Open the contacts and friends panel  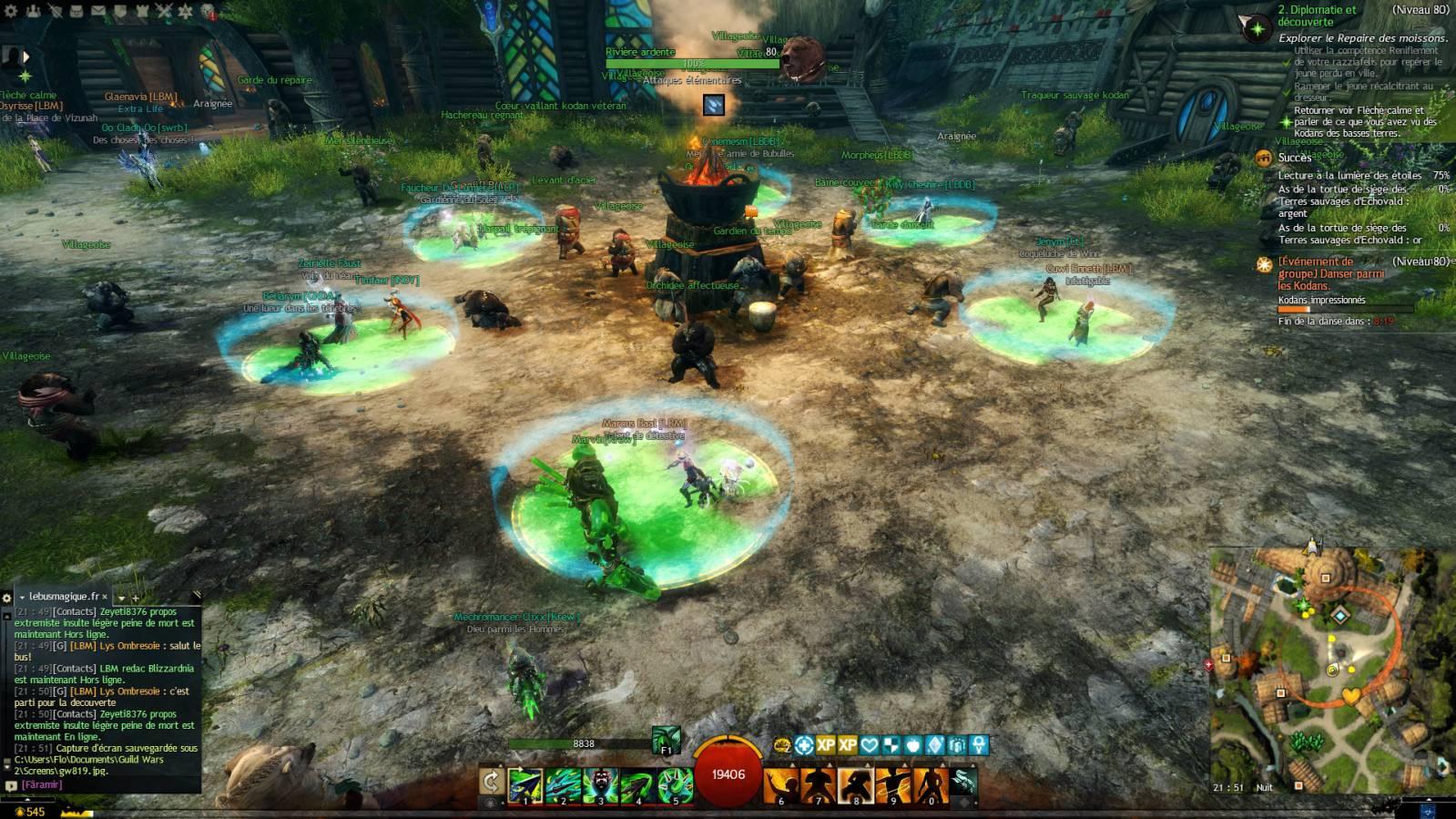[33, 11]
